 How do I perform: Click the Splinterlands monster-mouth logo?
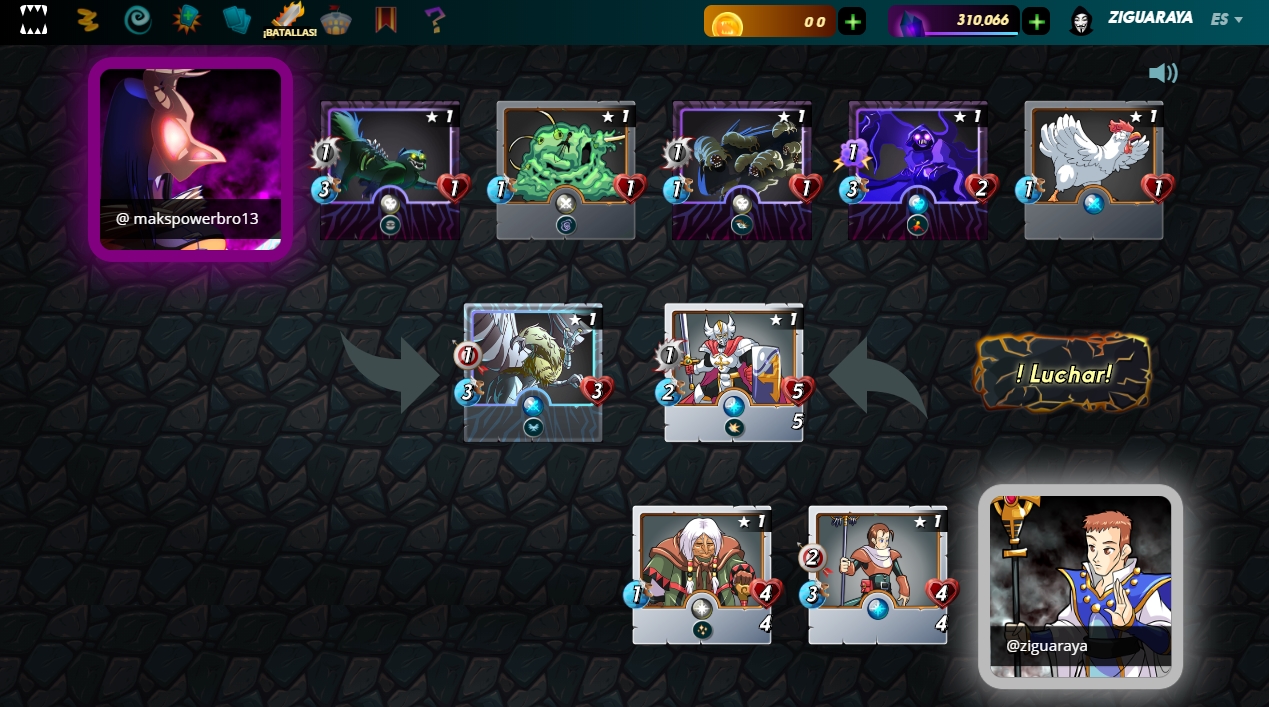coord(34,19)
